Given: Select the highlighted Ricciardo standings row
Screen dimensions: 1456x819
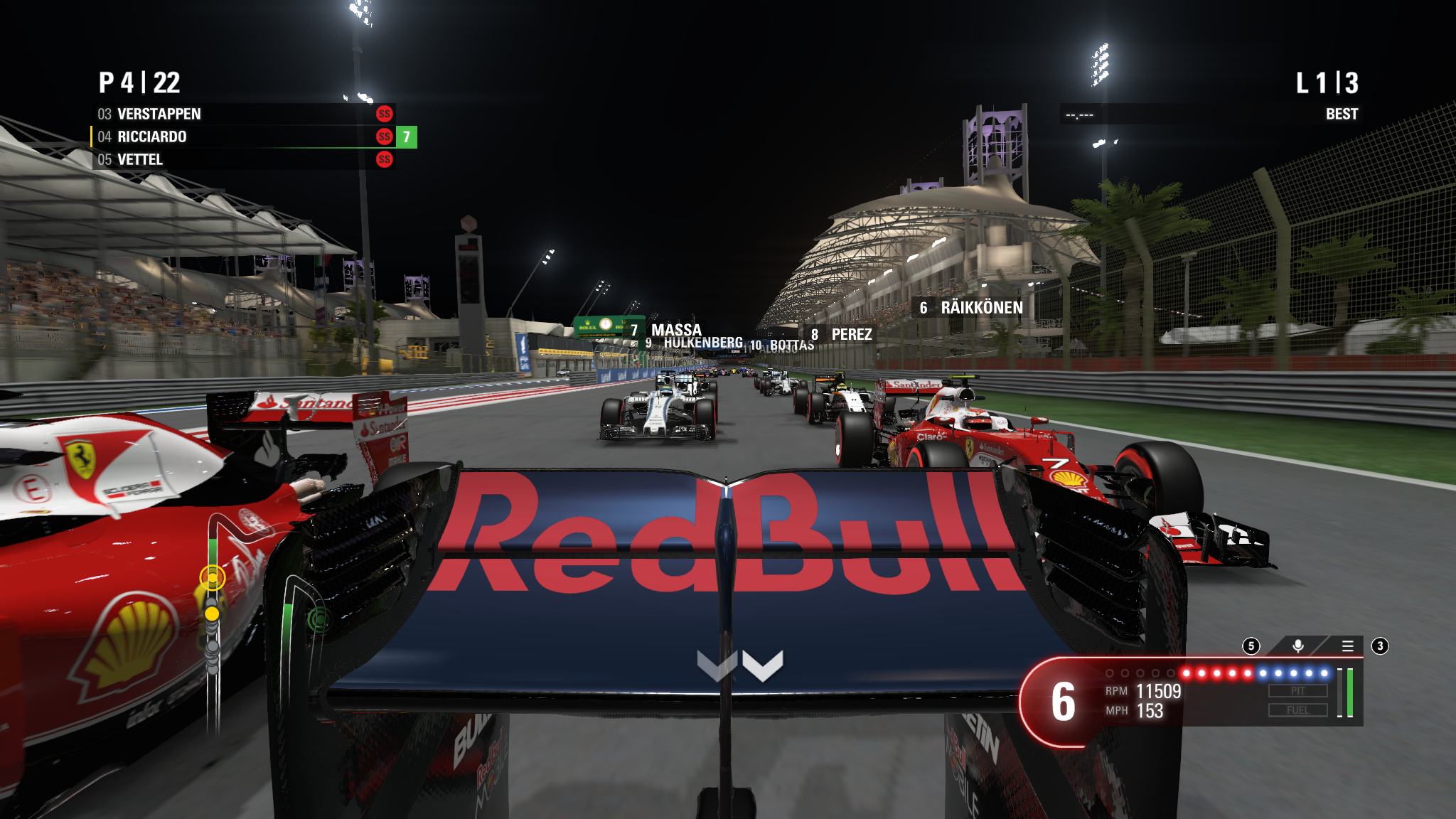Looking at the screenshot, I should (243, 136).
